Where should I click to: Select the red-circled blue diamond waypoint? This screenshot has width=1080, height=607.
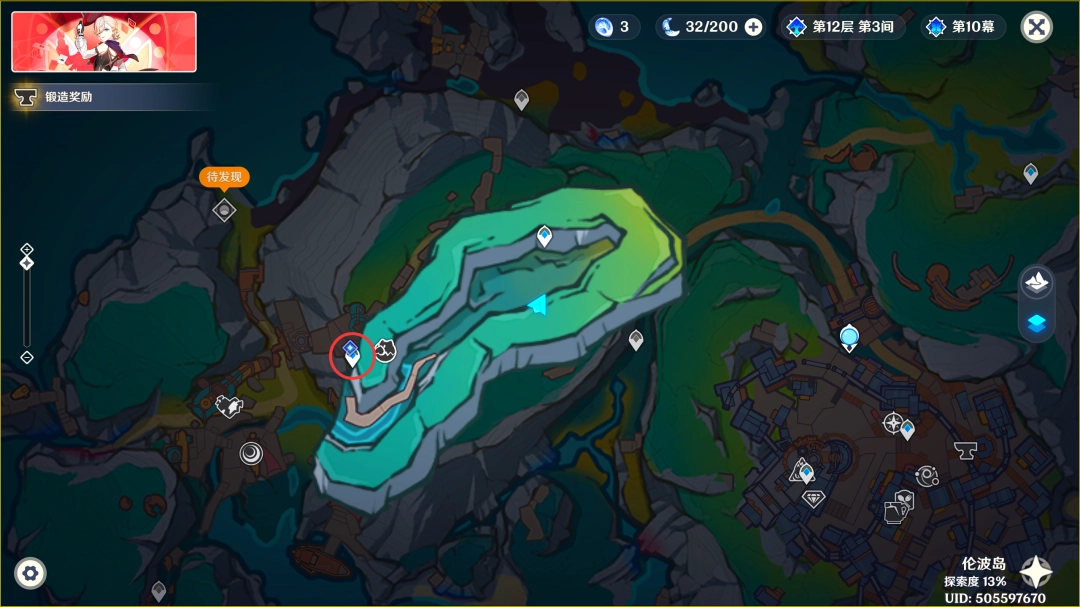pos(352,352)
